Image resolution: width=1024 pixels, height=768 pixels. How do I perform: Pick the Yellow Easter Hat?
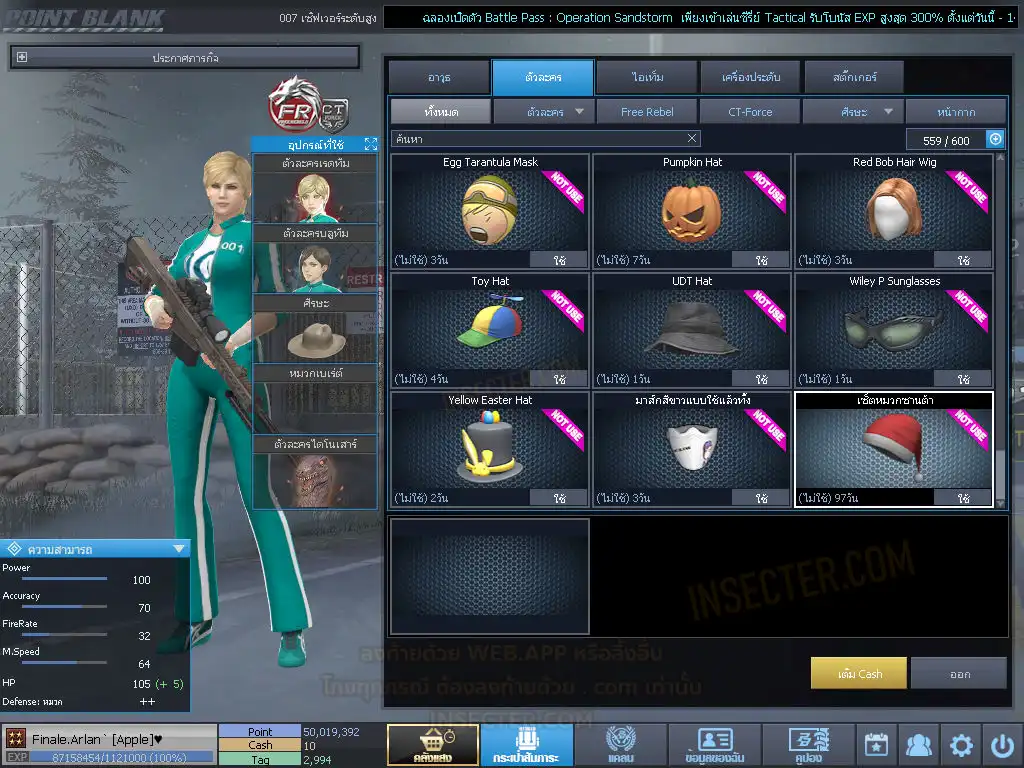point(490,448)
